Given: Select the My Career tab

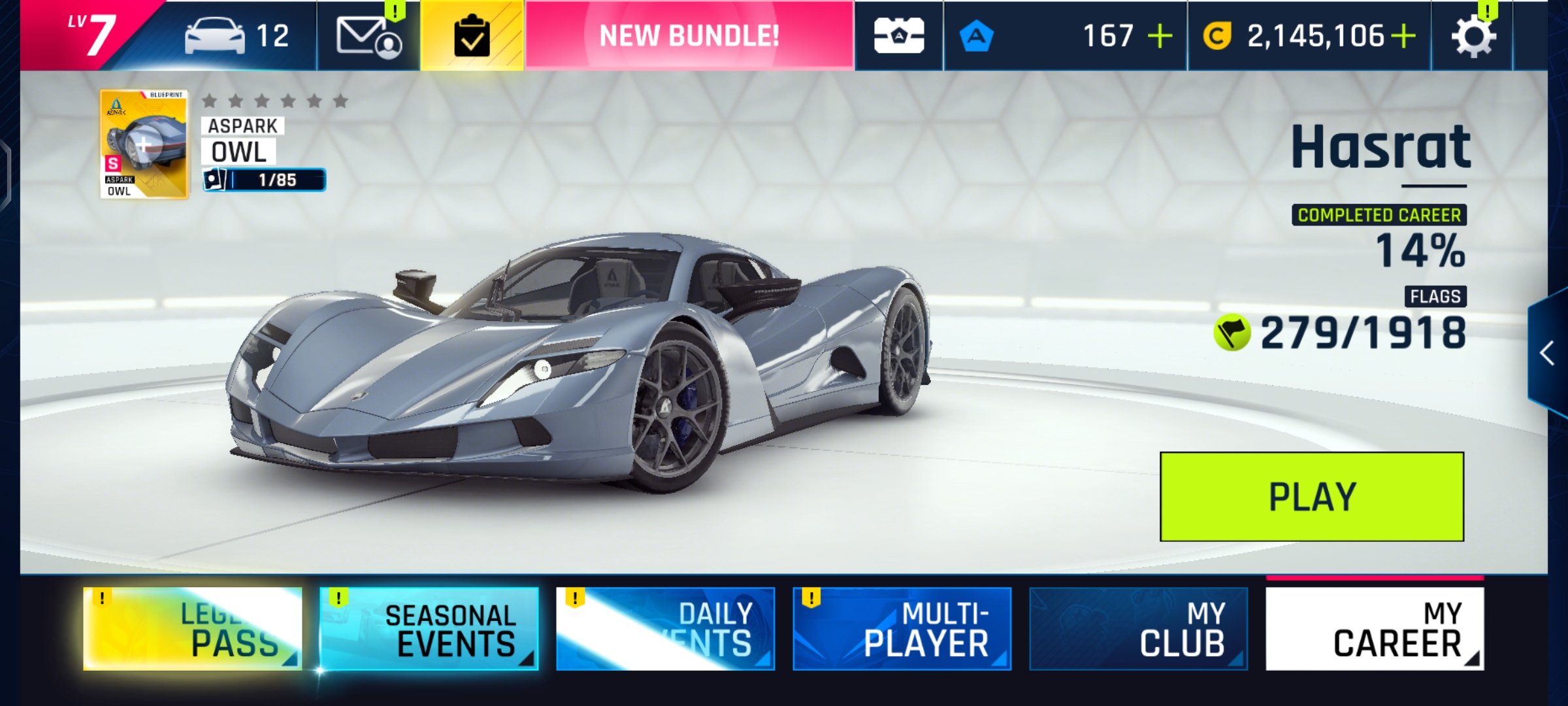Looking at the screenshot, I should tap(1375, 629).
